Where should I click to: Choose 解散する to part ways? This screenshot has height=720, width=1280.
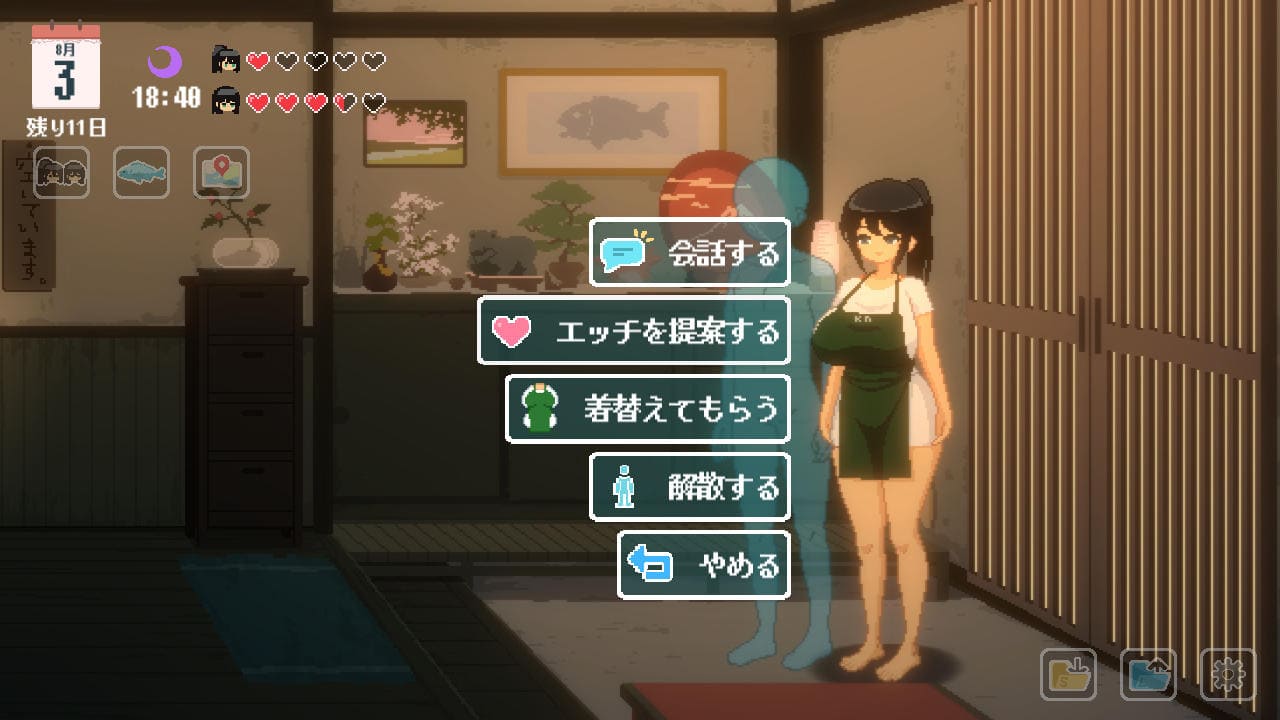(690, 487)
